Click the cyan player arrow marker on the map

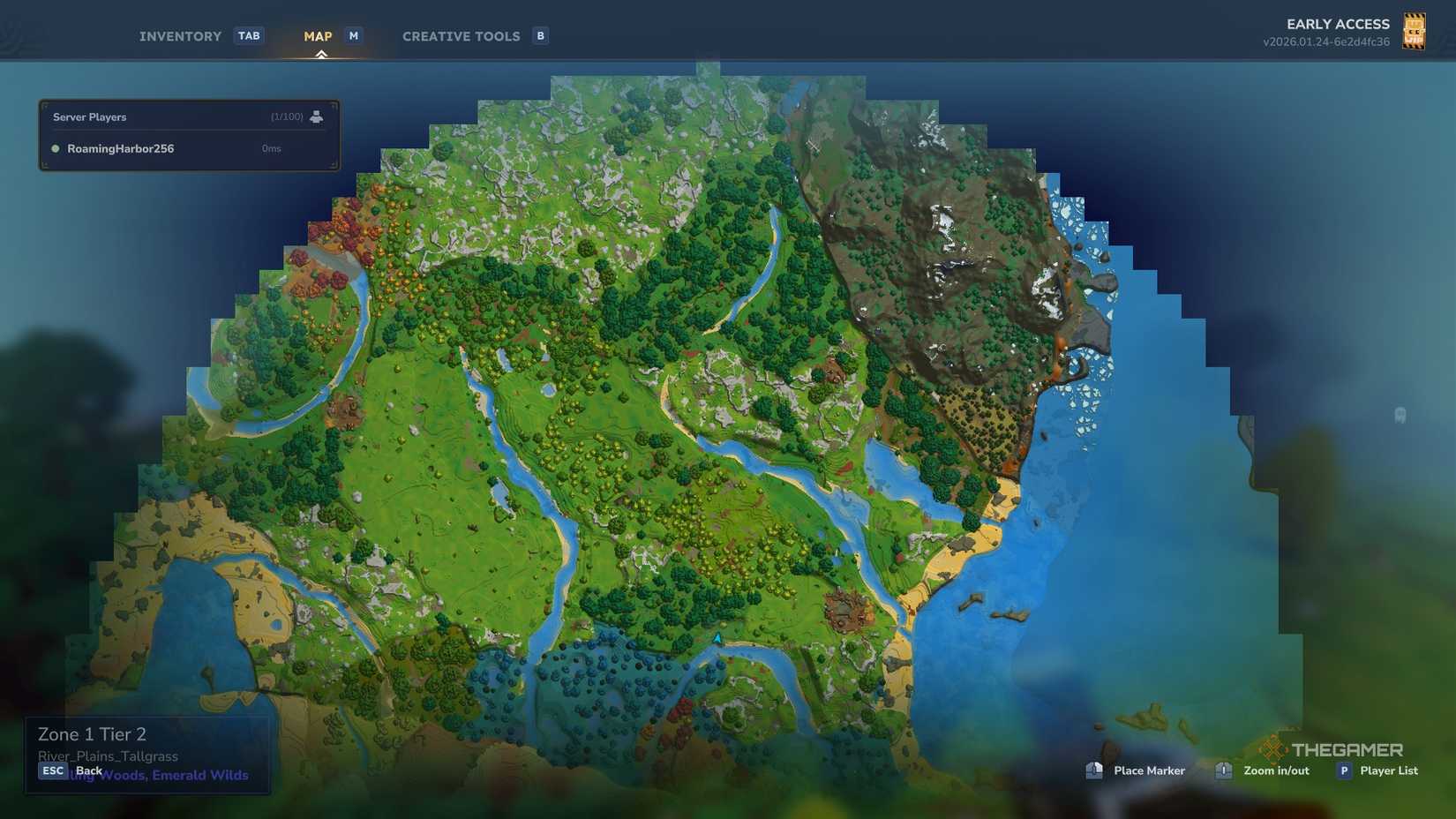coord(717,637)
